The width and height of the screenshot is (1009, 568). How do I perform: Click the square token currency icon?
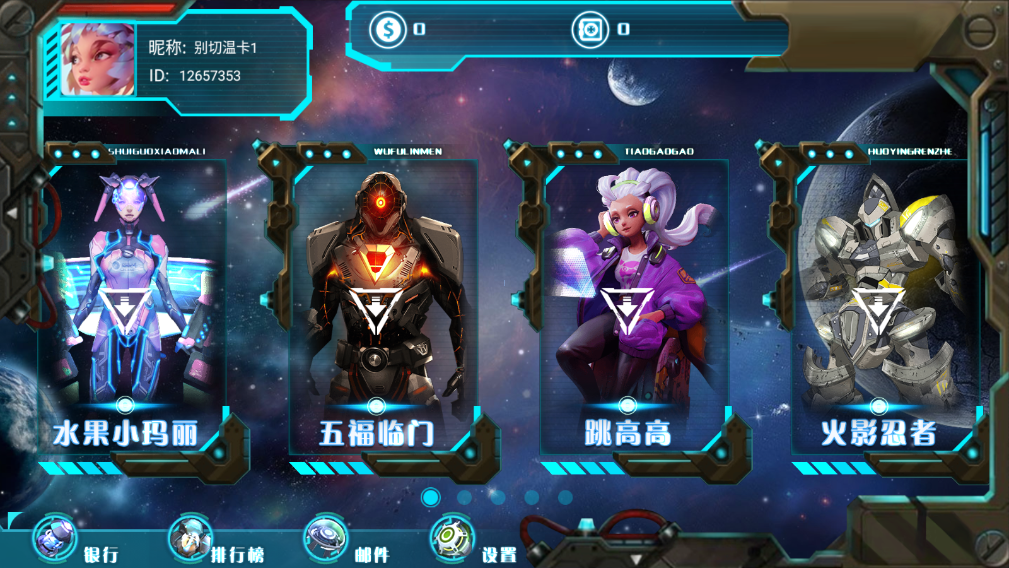tap(590, 29)
